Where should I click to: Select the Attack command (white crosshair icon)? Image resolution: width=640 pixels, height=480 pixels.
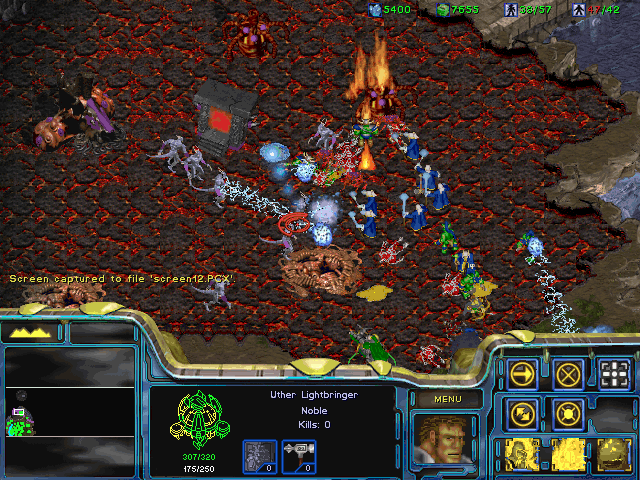click(615, 374)
